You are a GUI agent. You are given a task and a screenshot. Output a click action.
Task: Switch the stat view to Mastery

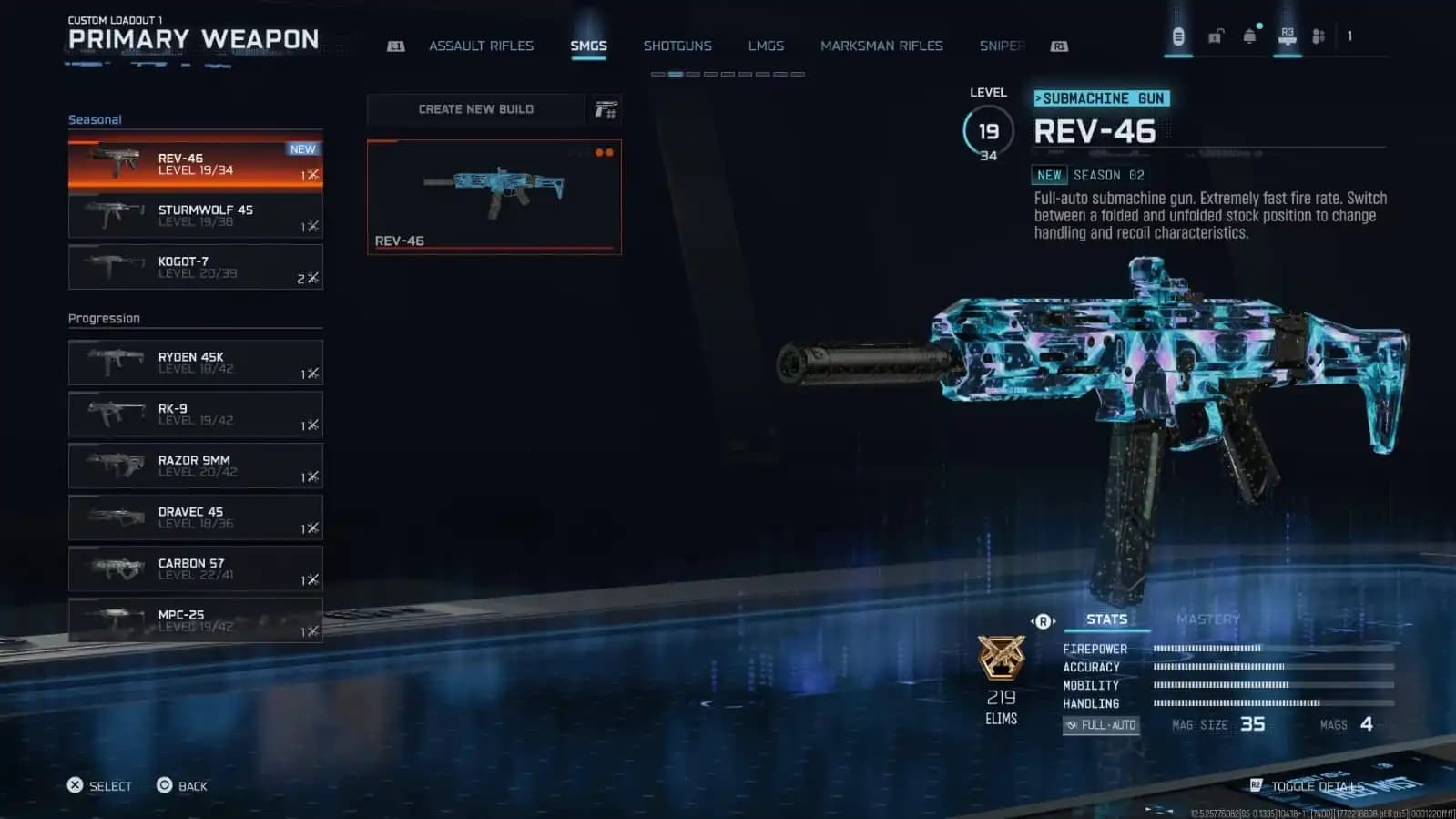[1209, 619]
